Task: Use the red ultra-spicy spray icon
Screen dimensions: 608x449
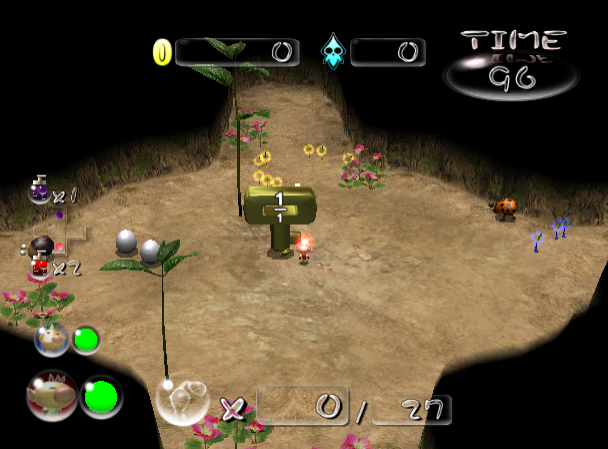Action: (x=40, y=264)
